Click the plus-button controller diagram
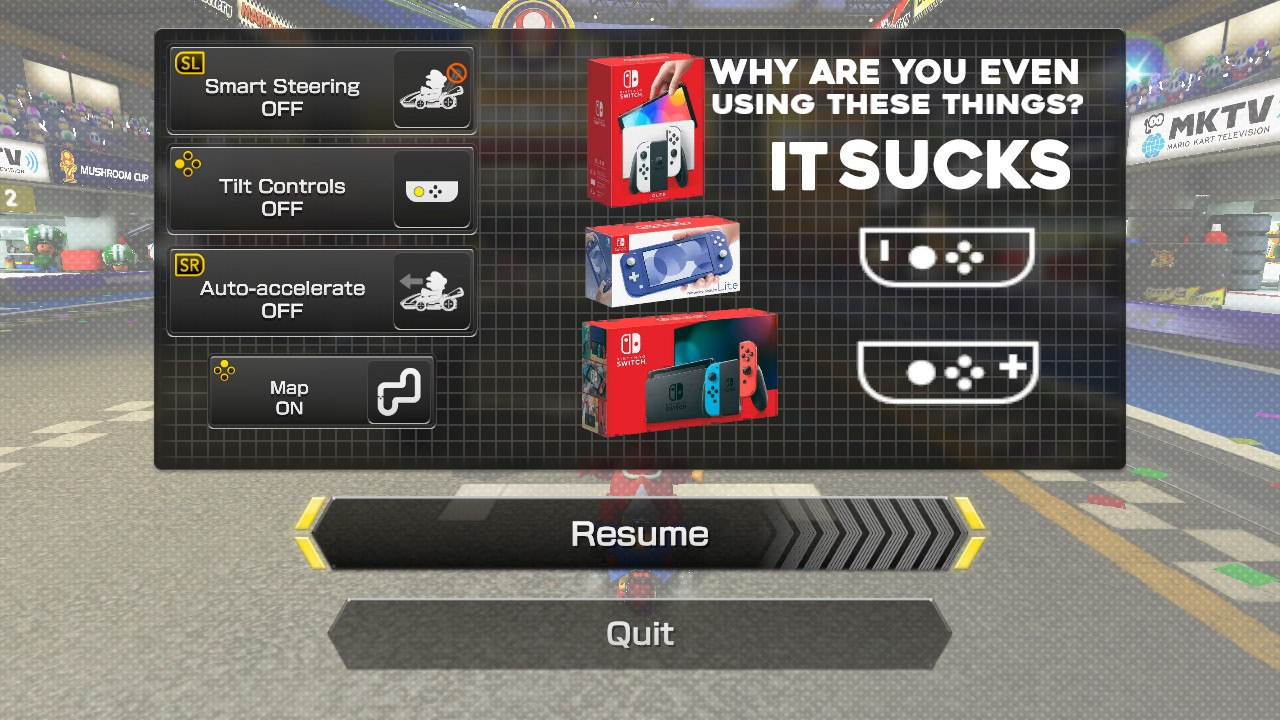 point(947,372)
